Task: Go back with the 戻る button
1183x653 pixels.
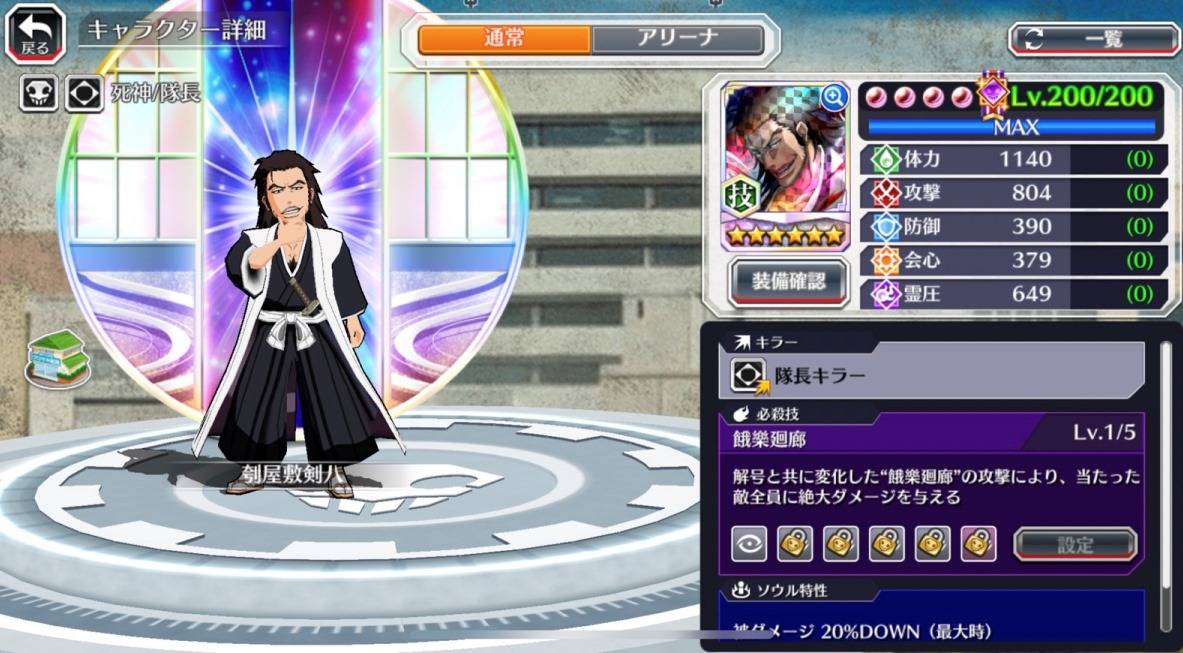Action: (x=36, y=33)
